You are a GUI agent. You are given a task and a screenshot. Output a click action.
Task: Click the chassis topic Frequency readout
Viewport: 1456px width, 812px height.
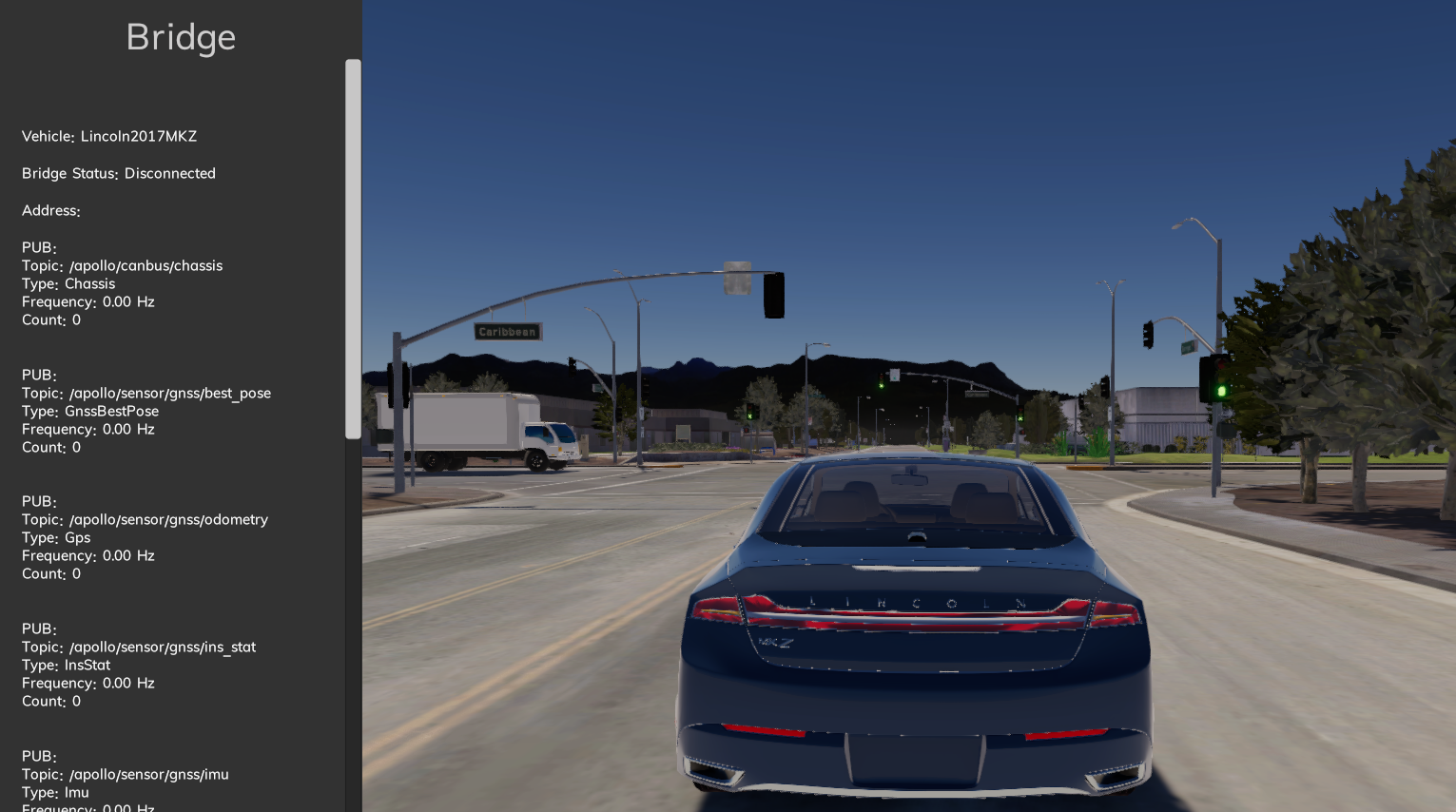click(x=87, y=301)
